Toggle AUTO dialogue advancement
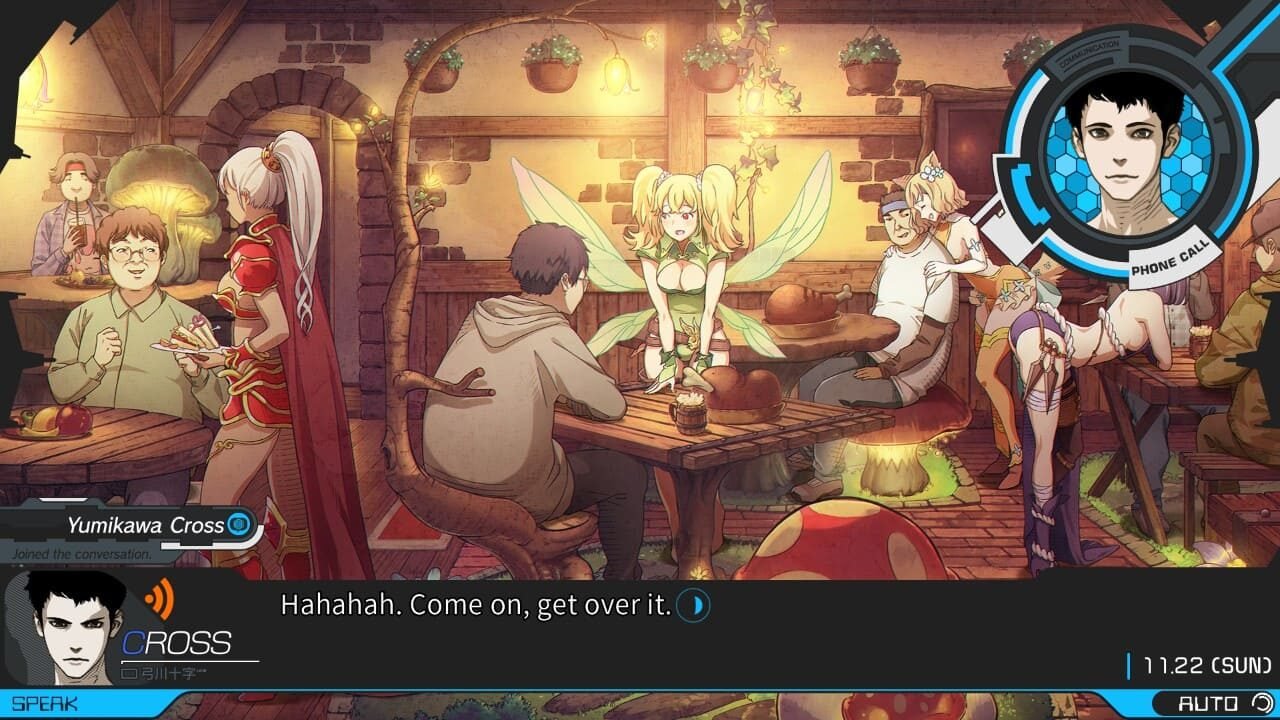 1208,702
